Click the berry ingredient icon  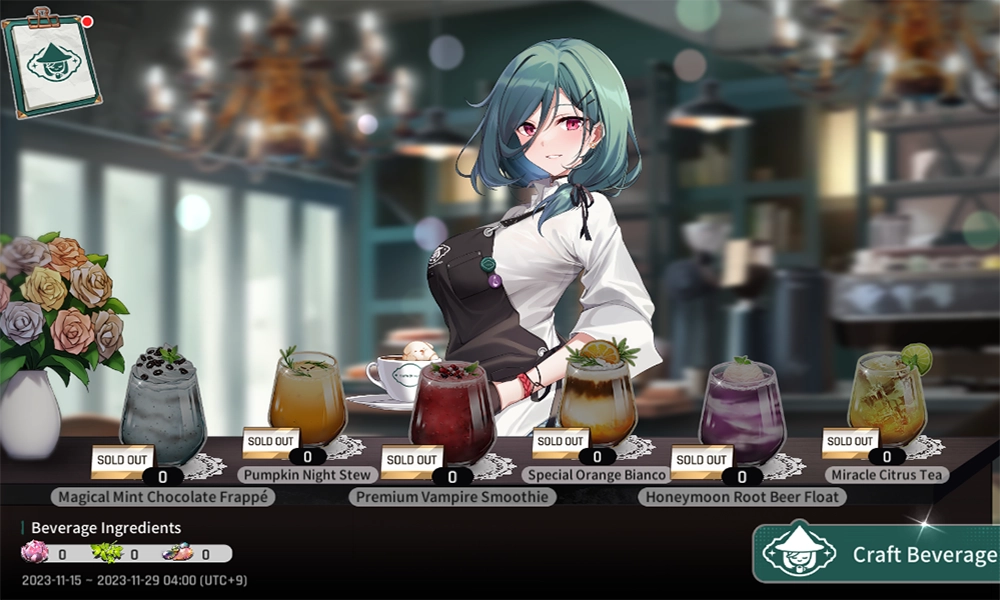(x=177, y=553)
